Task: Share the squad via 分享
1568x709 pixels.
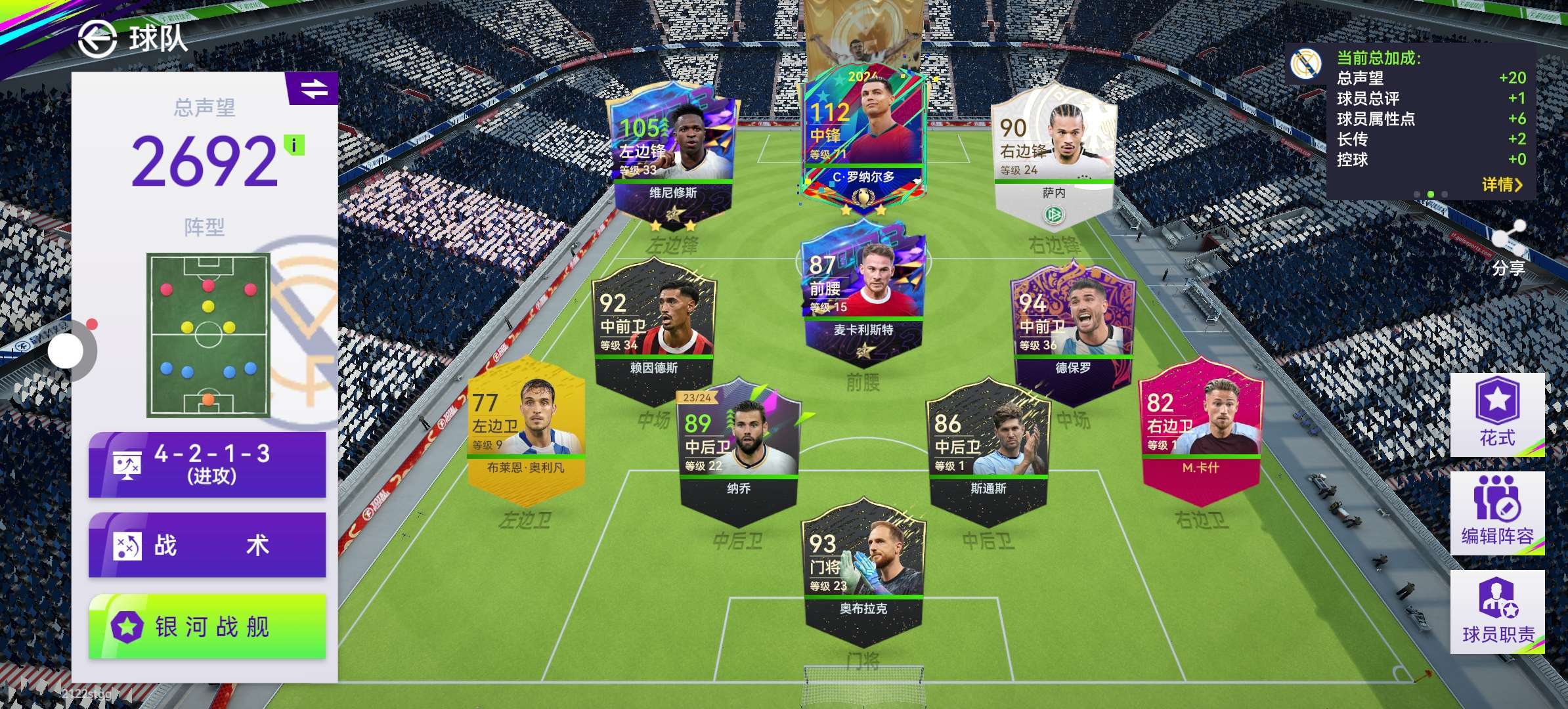Action: click(1508, 249)
